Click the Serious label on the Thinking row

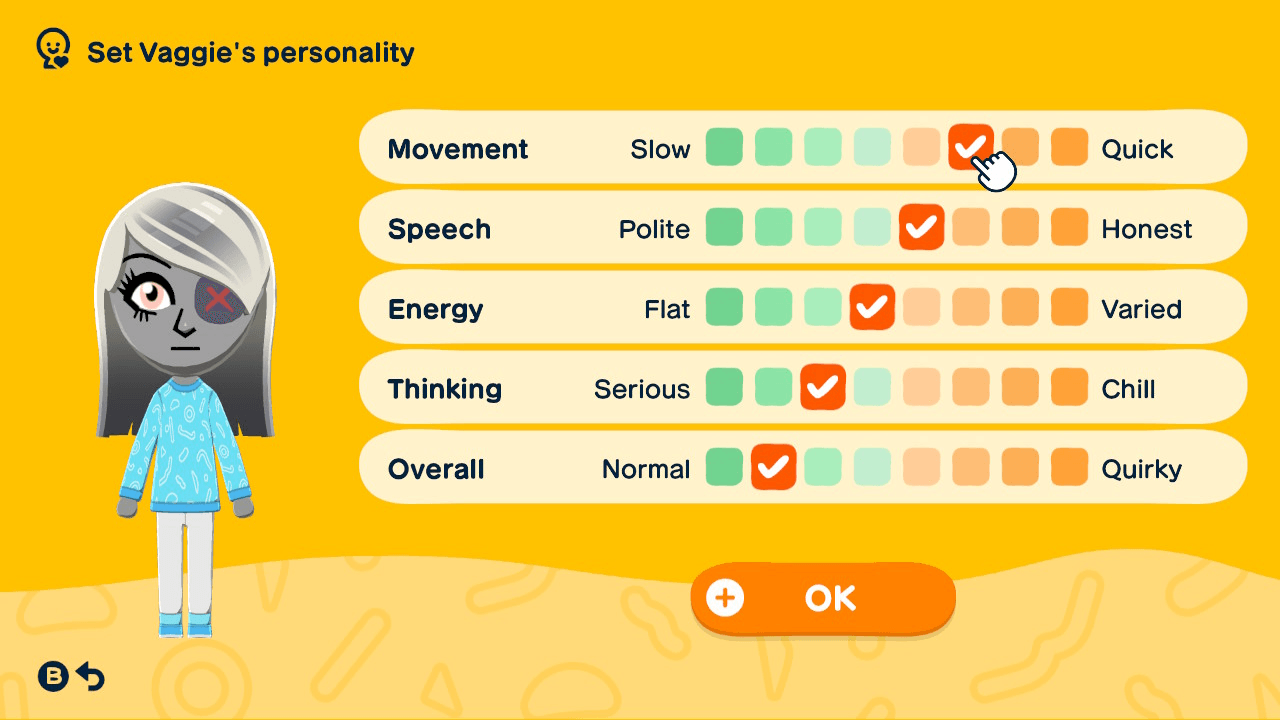641,388
